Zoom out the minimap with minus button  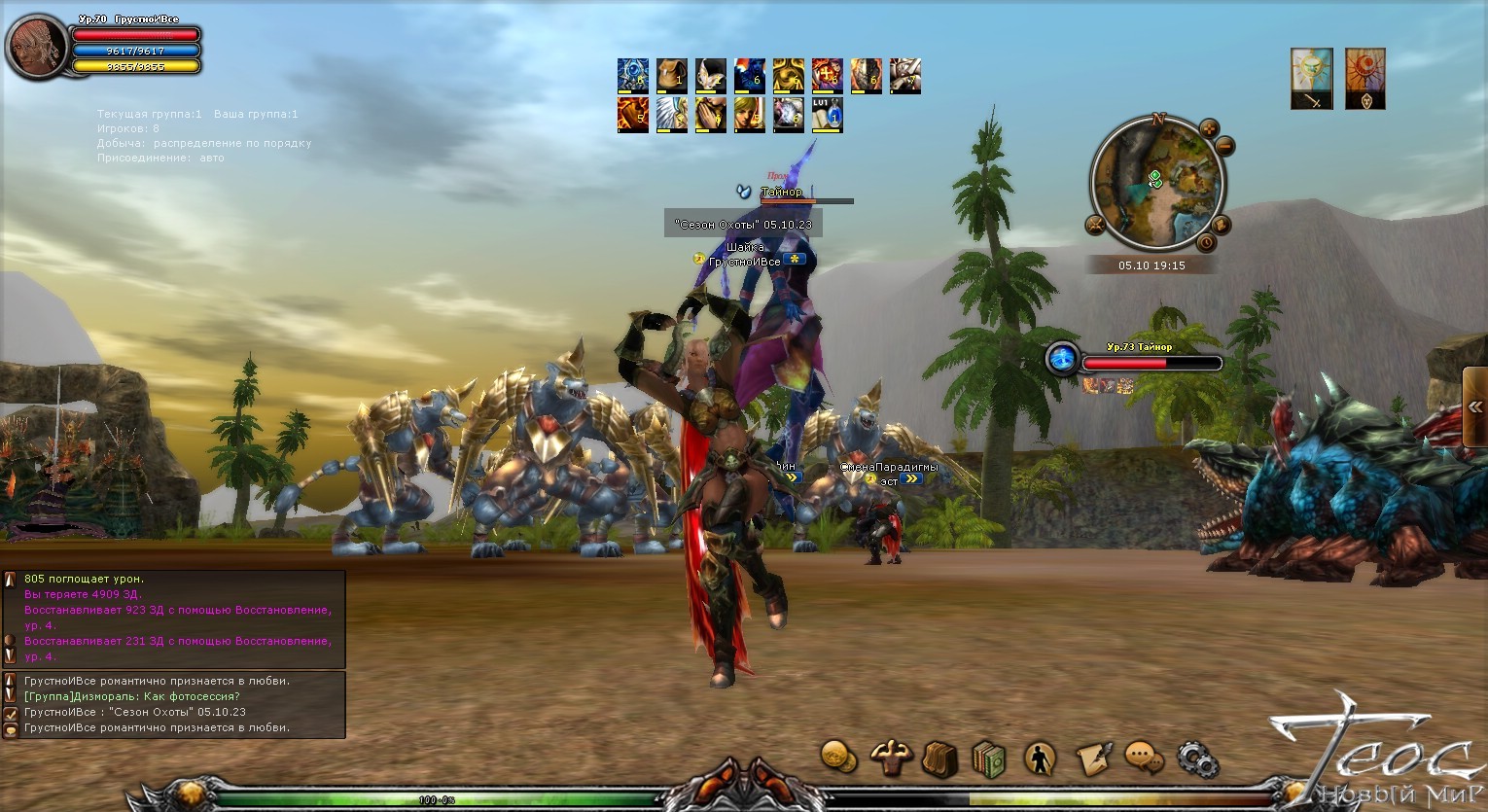pos(1224,147)
